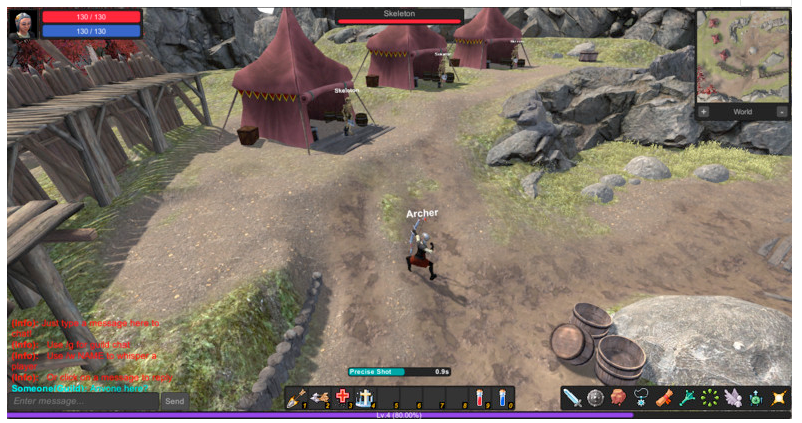
Task: Activate the arrow shot skill in slot 1
Action: pos(296,397)
